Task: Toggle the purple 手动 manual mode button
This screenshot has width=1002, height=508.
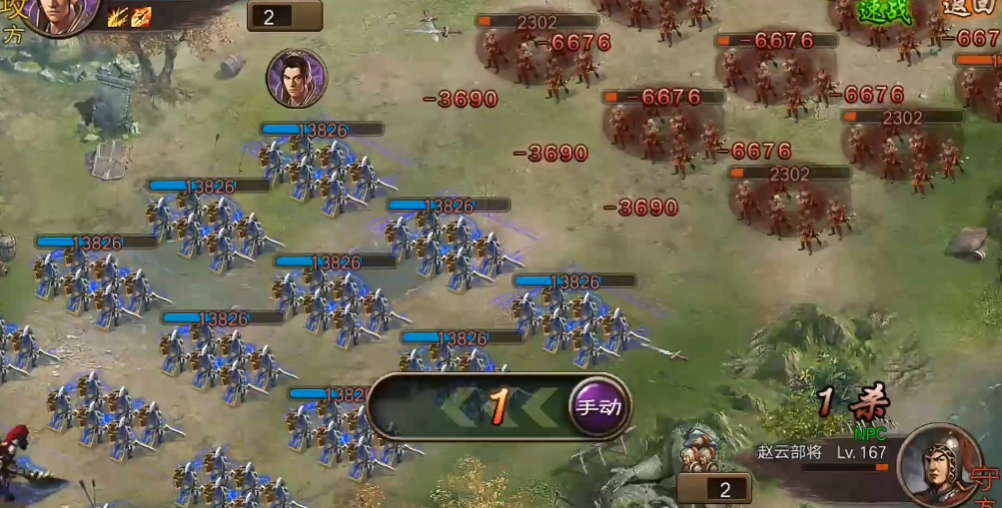Action: 599,407
